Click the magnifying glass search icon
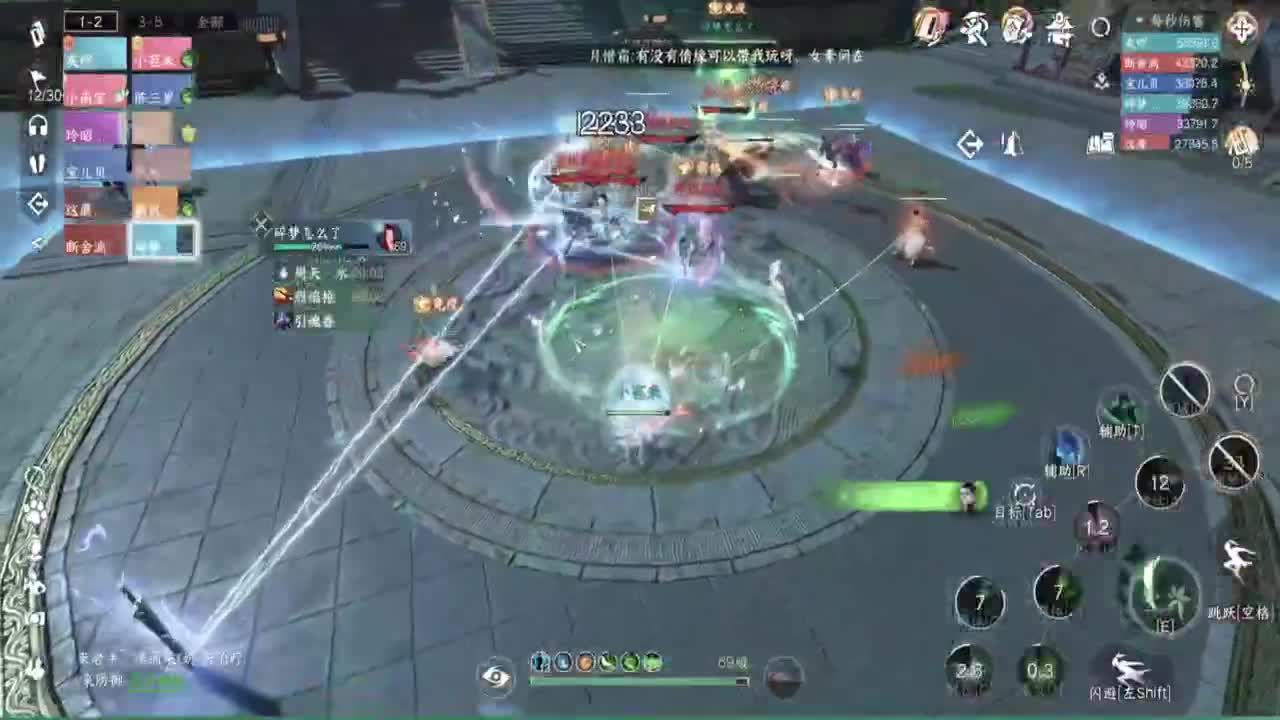The image size is (1280, 720). click(x=1100, y=28)
